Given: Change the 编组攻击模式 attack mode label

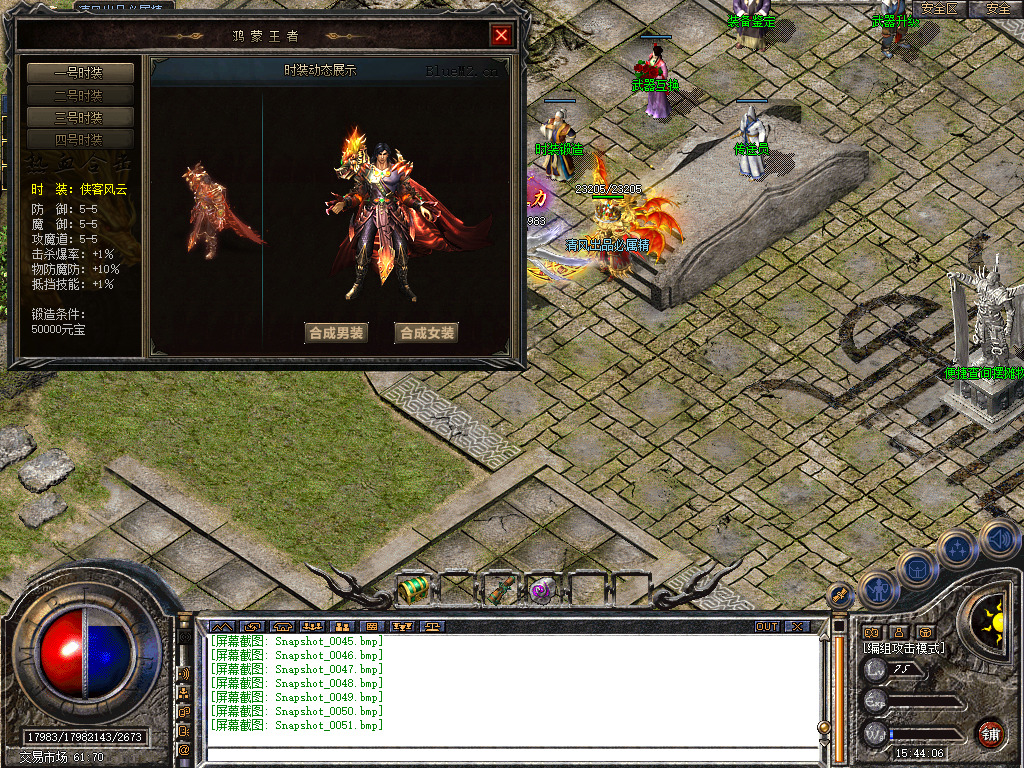Looking at the screenshot, I should (905, 648).
